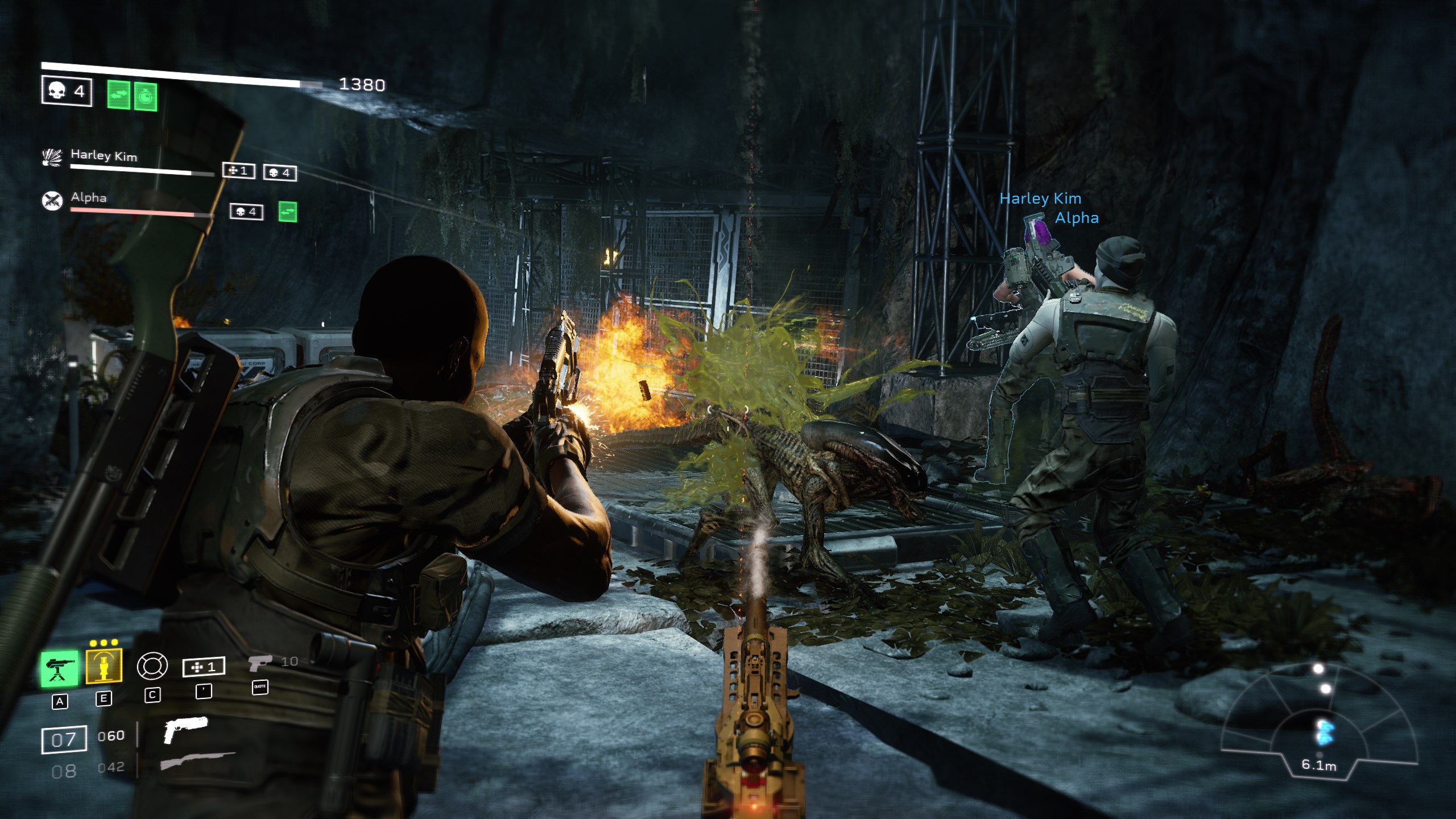
Task: Switch to the shotgun weapon icon
Action: [x=197, y=760]
